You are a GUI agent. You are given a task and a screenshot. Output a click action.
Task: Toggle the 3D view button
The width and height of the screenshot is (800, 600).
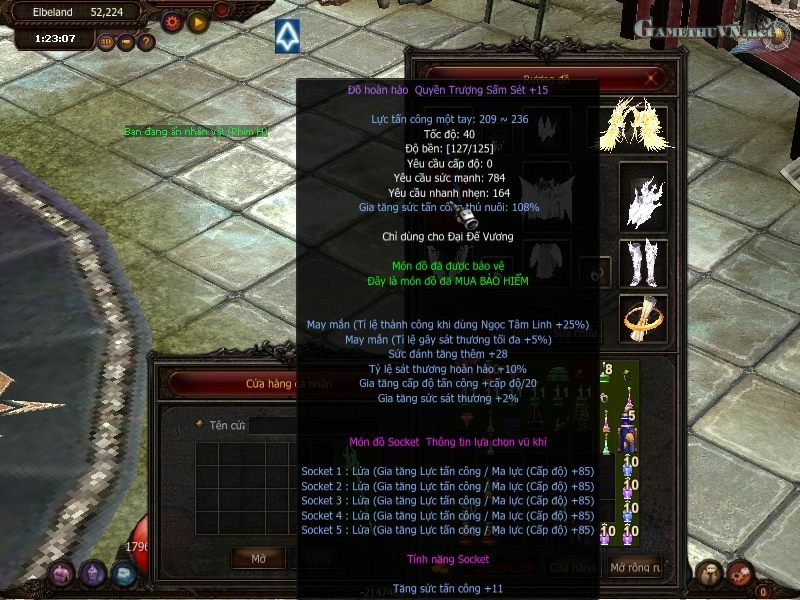[106, 42]
